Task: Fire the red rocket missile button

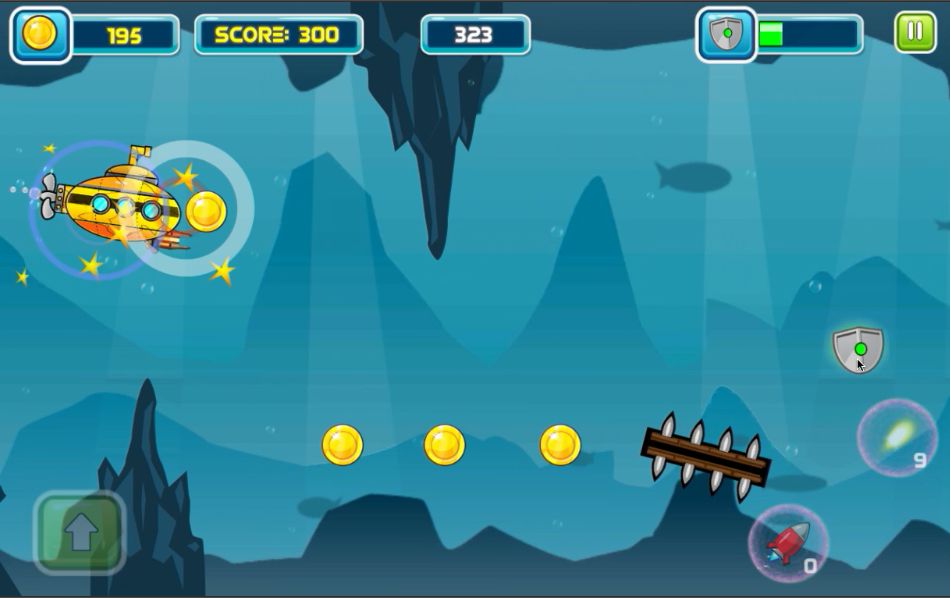Action: click(x=788, y=544)
